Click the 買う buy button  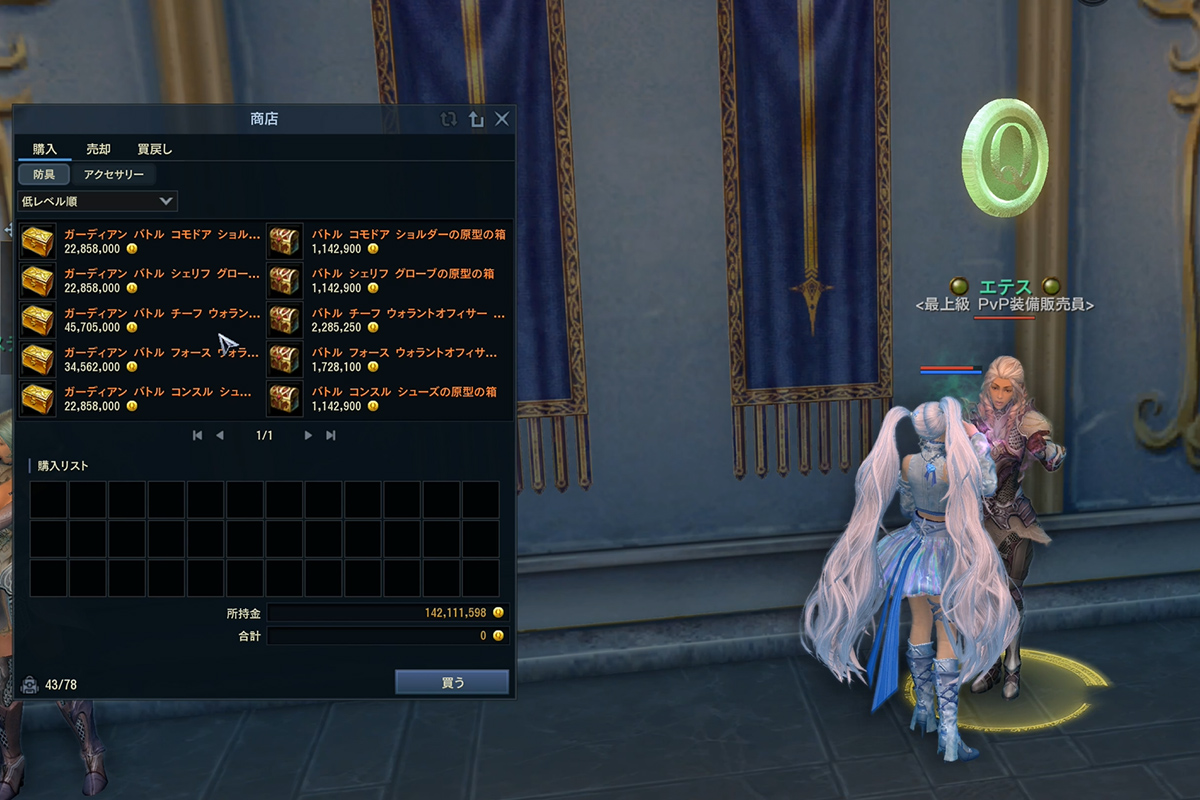pyautogui.click(x=452, y=682)
